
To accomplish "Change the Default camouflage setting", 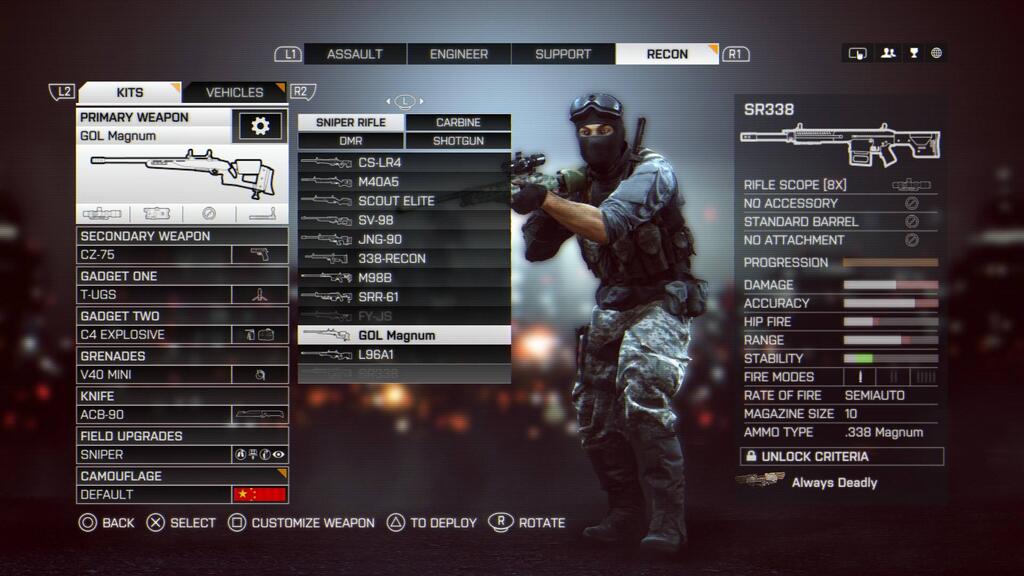I will coord(182,494).
